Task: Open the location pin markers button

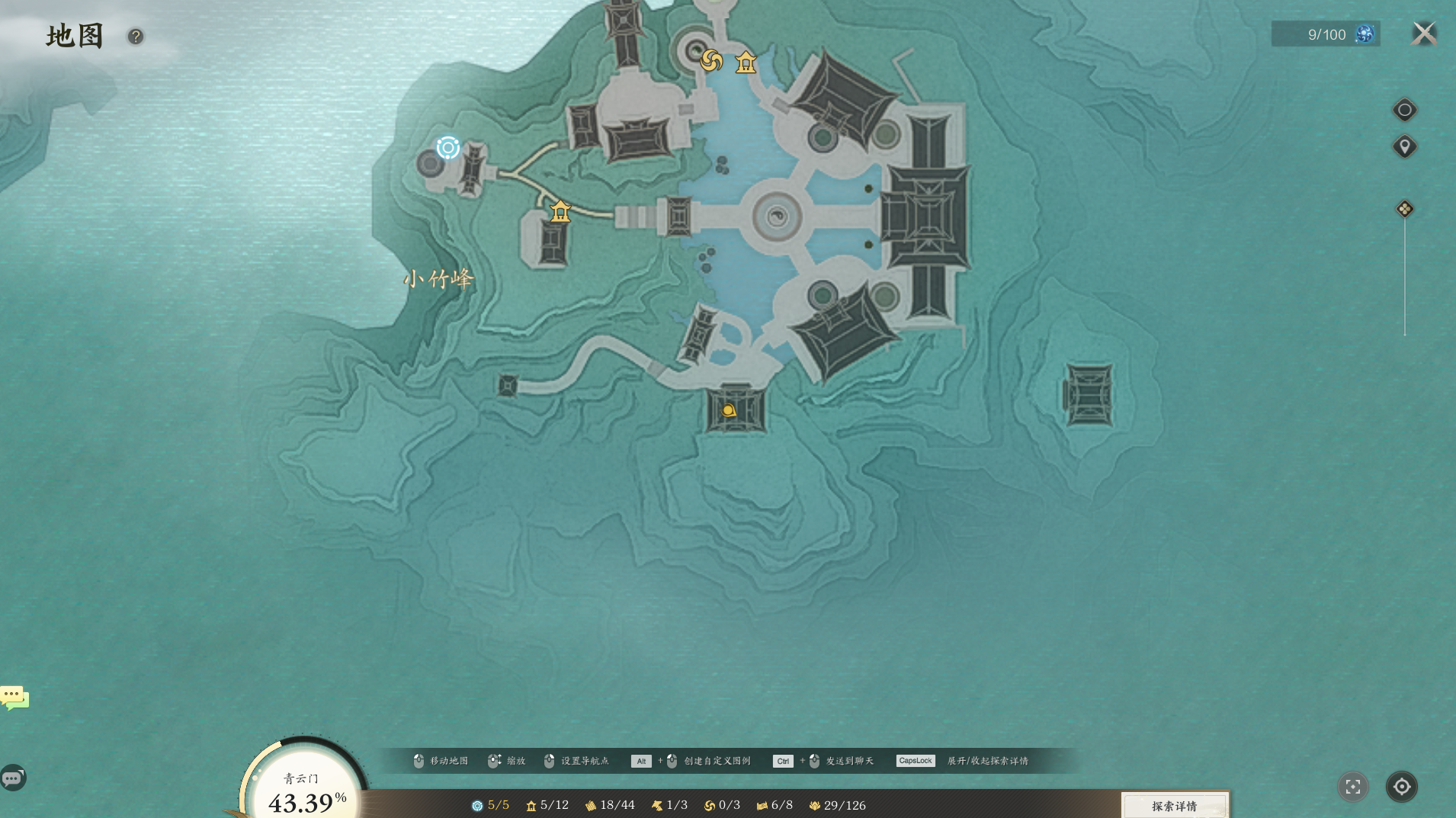Action: pos(1404,146)
